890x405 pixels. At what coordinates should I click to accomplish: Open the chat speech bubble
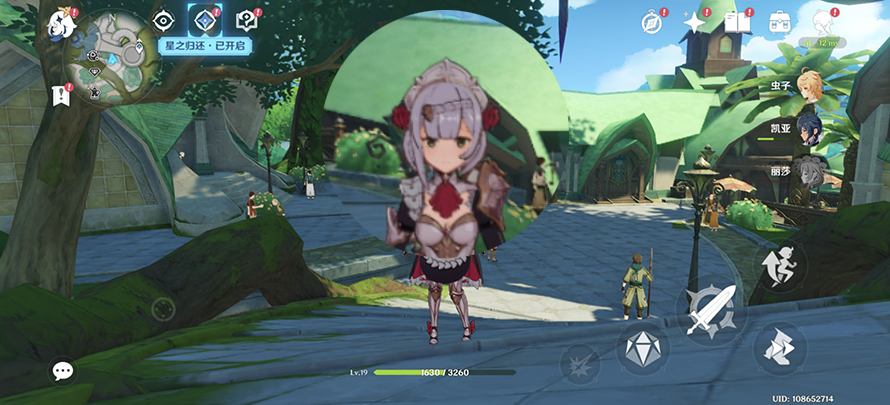[63, 371]
